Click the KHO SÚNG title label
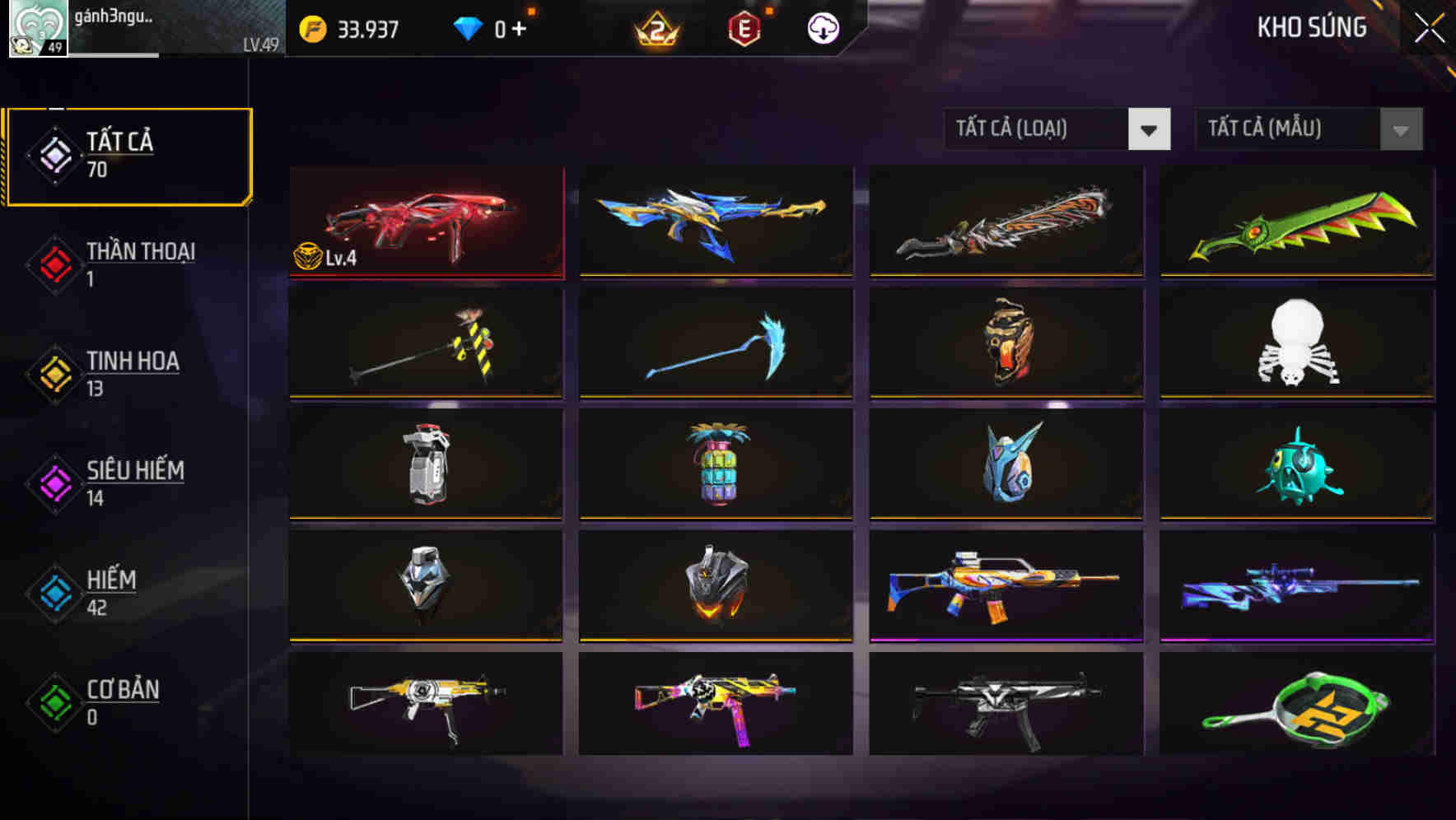 [1312, 27]
